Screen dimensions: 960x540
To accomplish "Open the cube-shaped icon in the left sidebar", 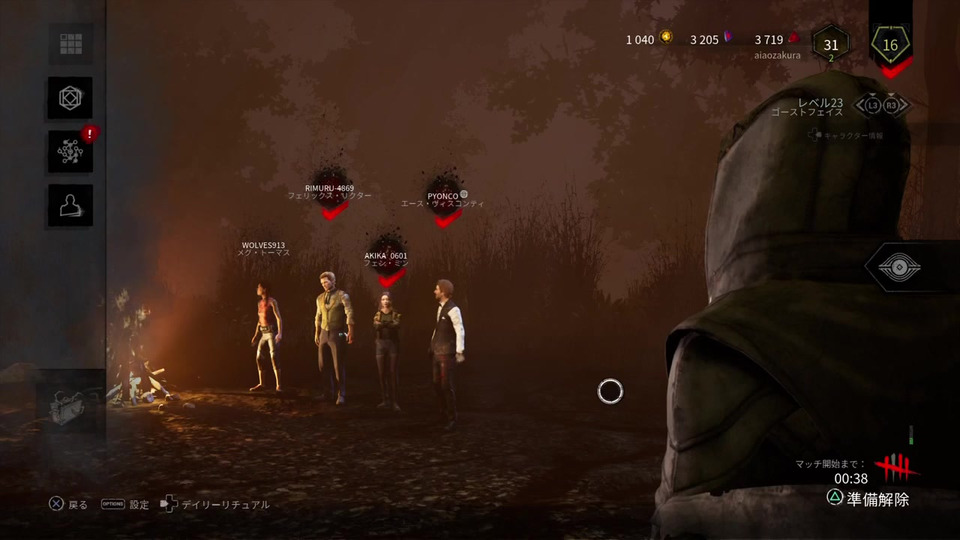I will coord(70,98).
